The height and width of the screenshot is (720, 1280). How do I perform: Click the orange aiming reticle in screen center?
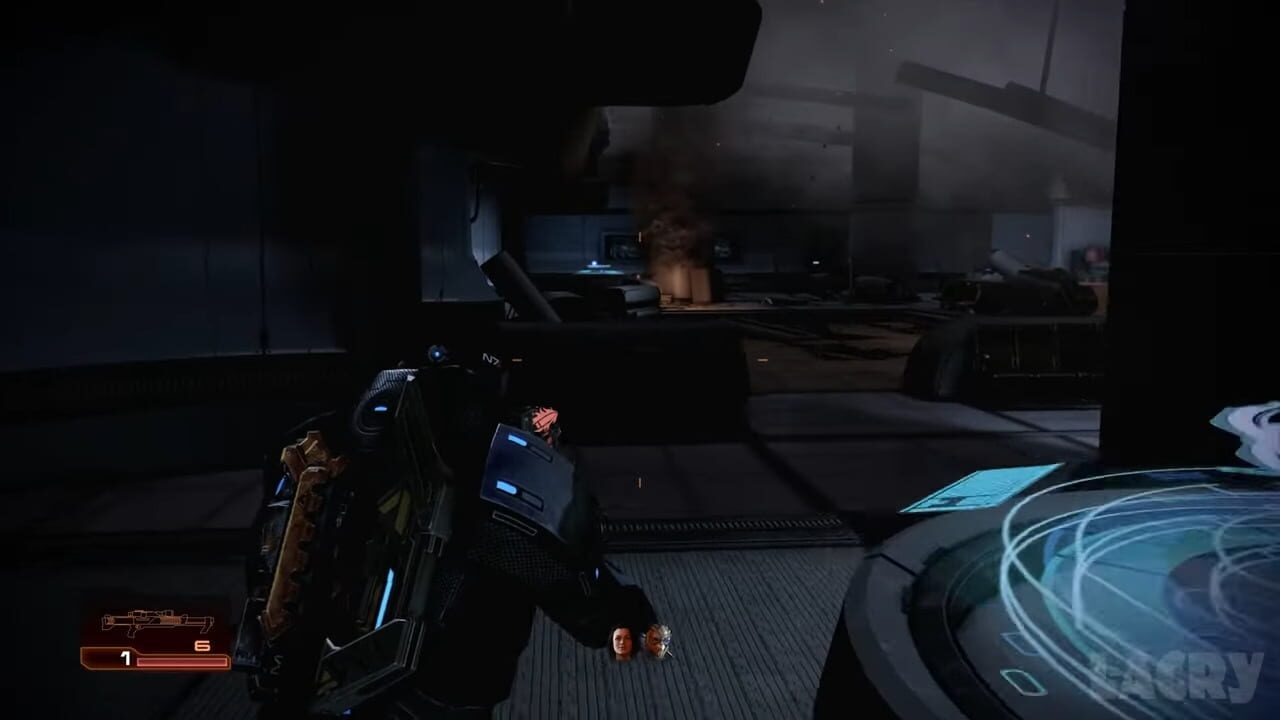pyautogui.click(x=638, y=481)
